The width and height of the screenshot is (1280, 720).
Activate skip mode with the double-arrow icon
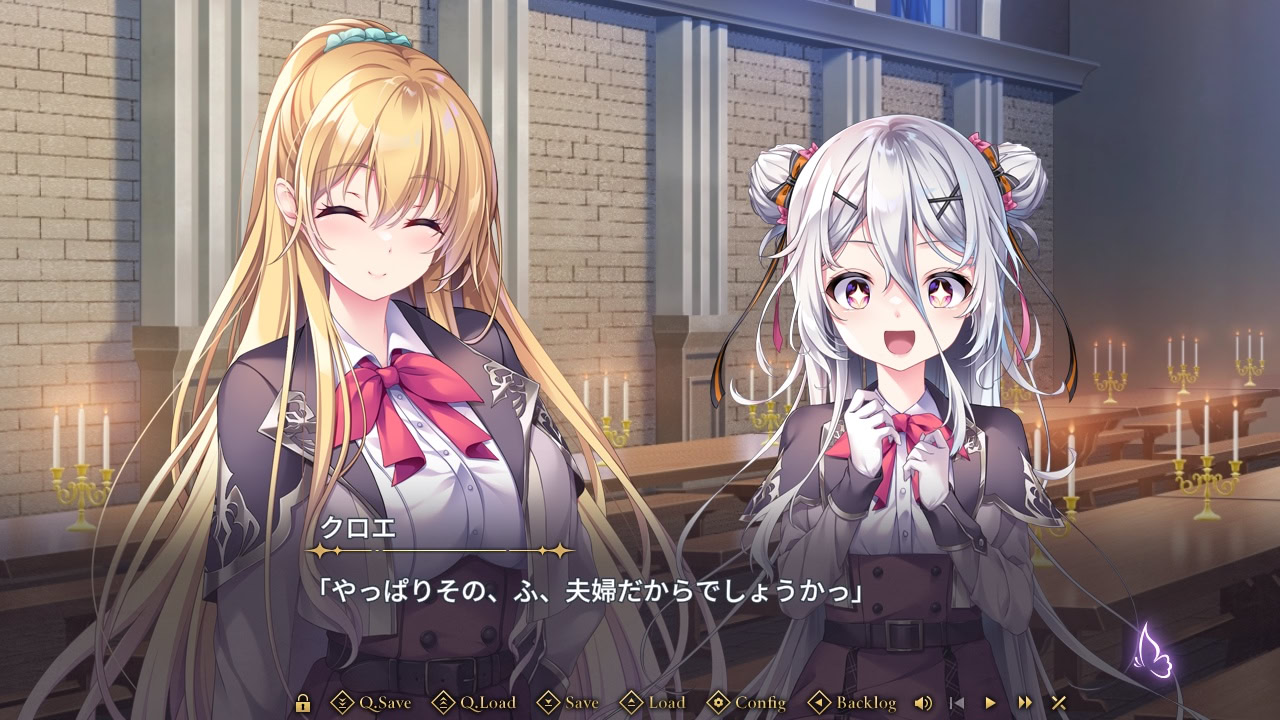1025,703
